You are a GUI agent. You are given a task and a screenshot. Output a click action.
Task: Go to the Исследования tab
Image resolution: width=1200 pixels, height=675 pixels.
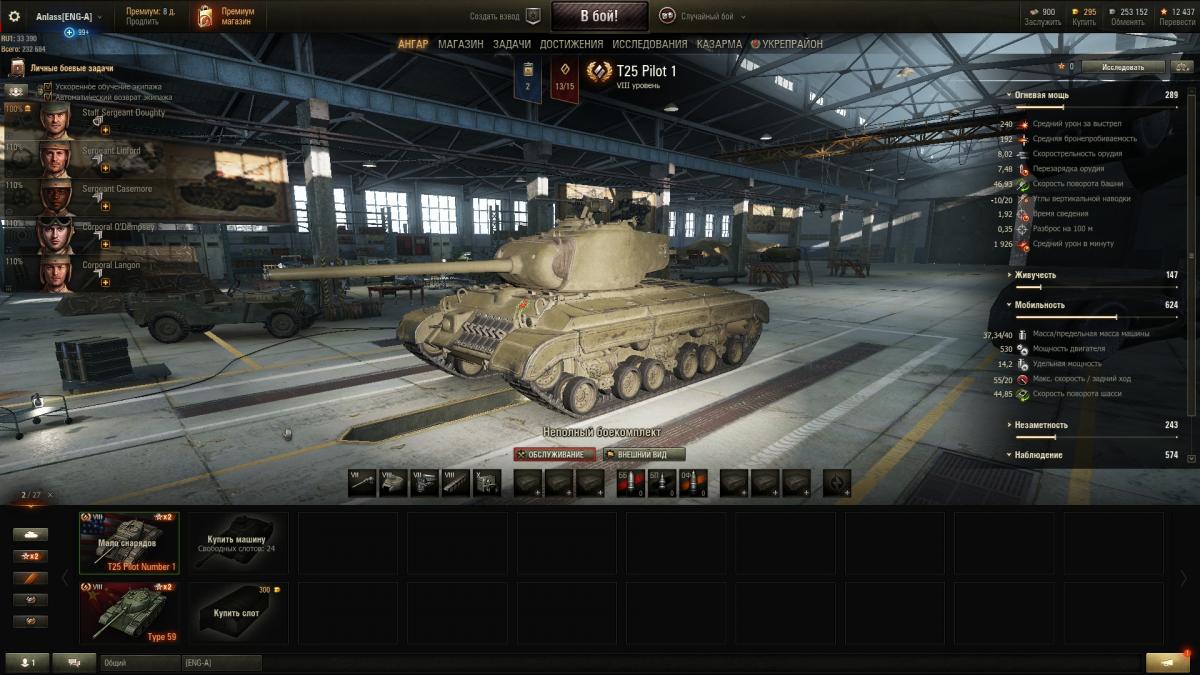pos(649,44)
